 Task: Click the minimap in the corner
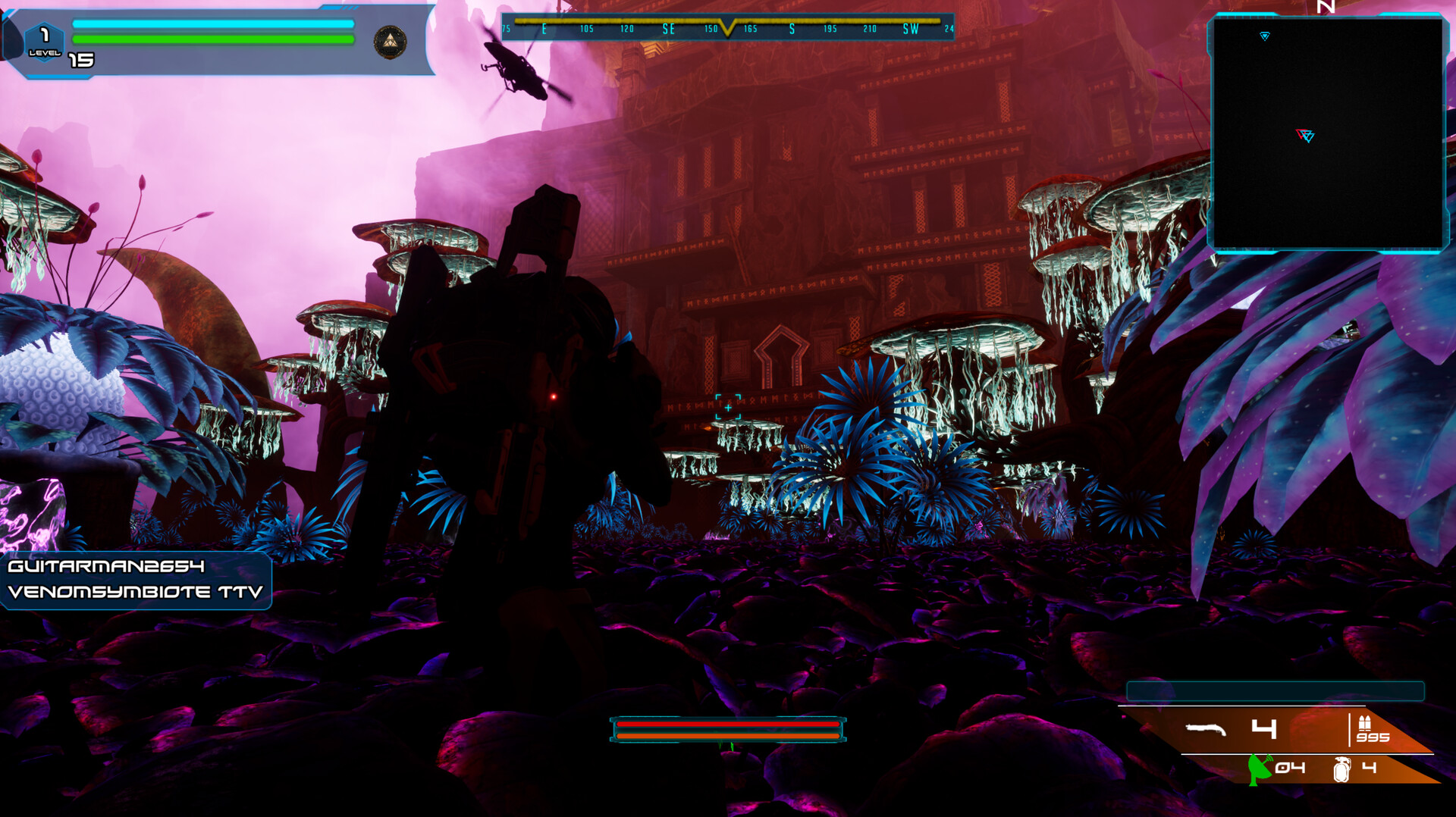1327,134
